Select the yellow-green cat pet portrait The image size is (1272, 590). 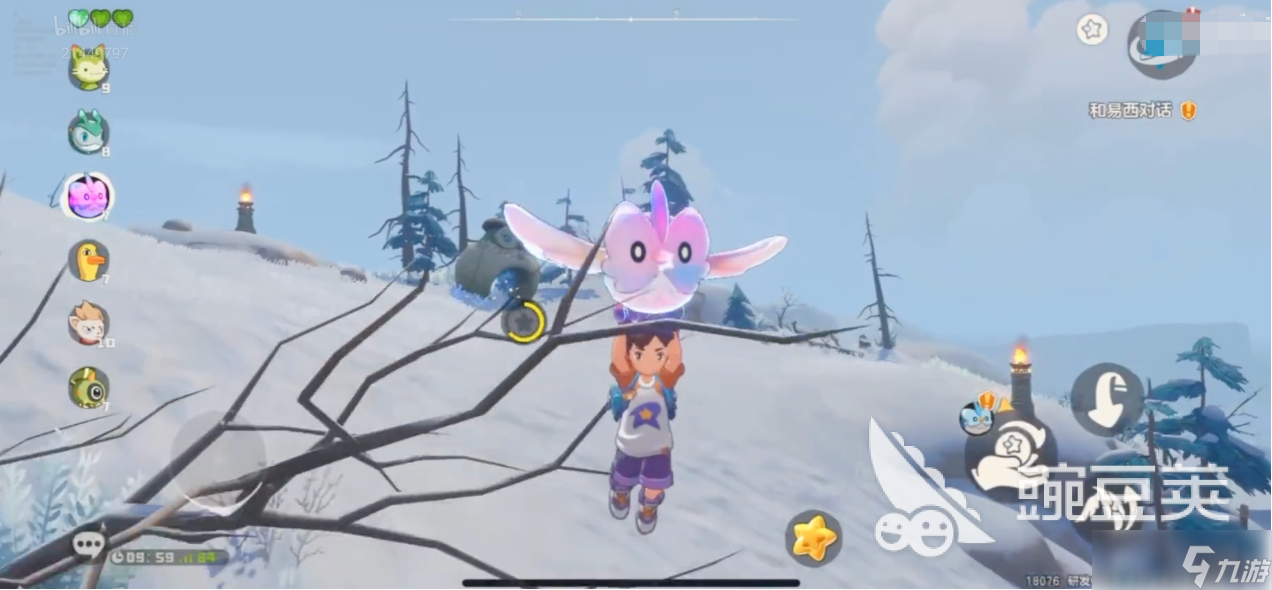[x=88, y=67]
